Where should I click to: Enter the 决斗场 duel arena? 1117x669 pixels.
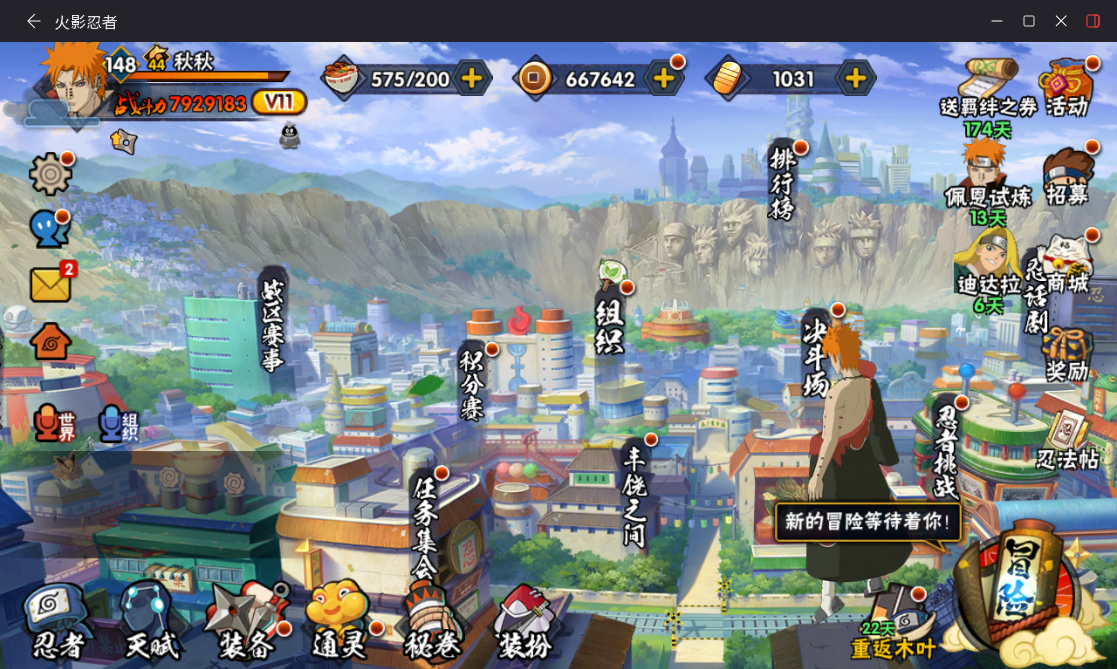point(816,355)
